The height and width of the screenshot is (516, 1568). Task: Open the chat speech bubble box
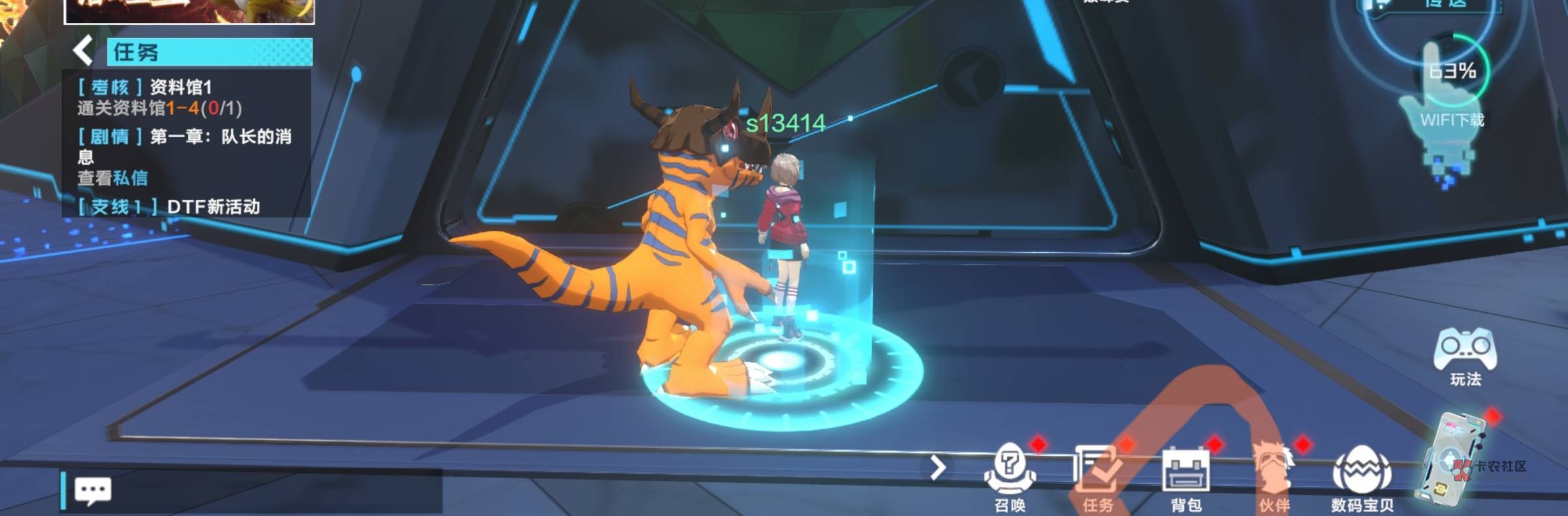pos(93,490)
